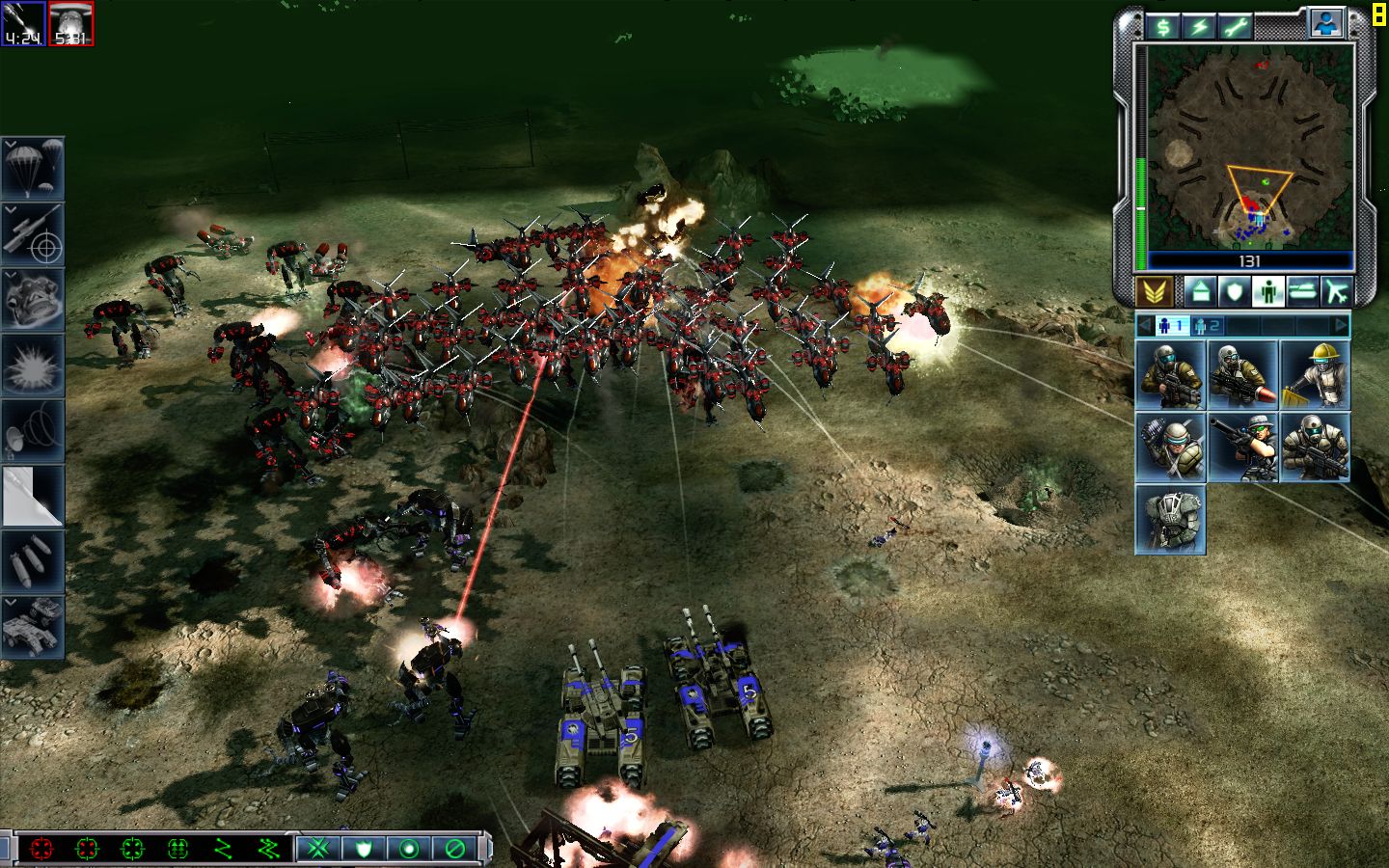The image size is (1389, 868).
Task: Switch to the support defenses shield tab
Action: [1234, 291]
